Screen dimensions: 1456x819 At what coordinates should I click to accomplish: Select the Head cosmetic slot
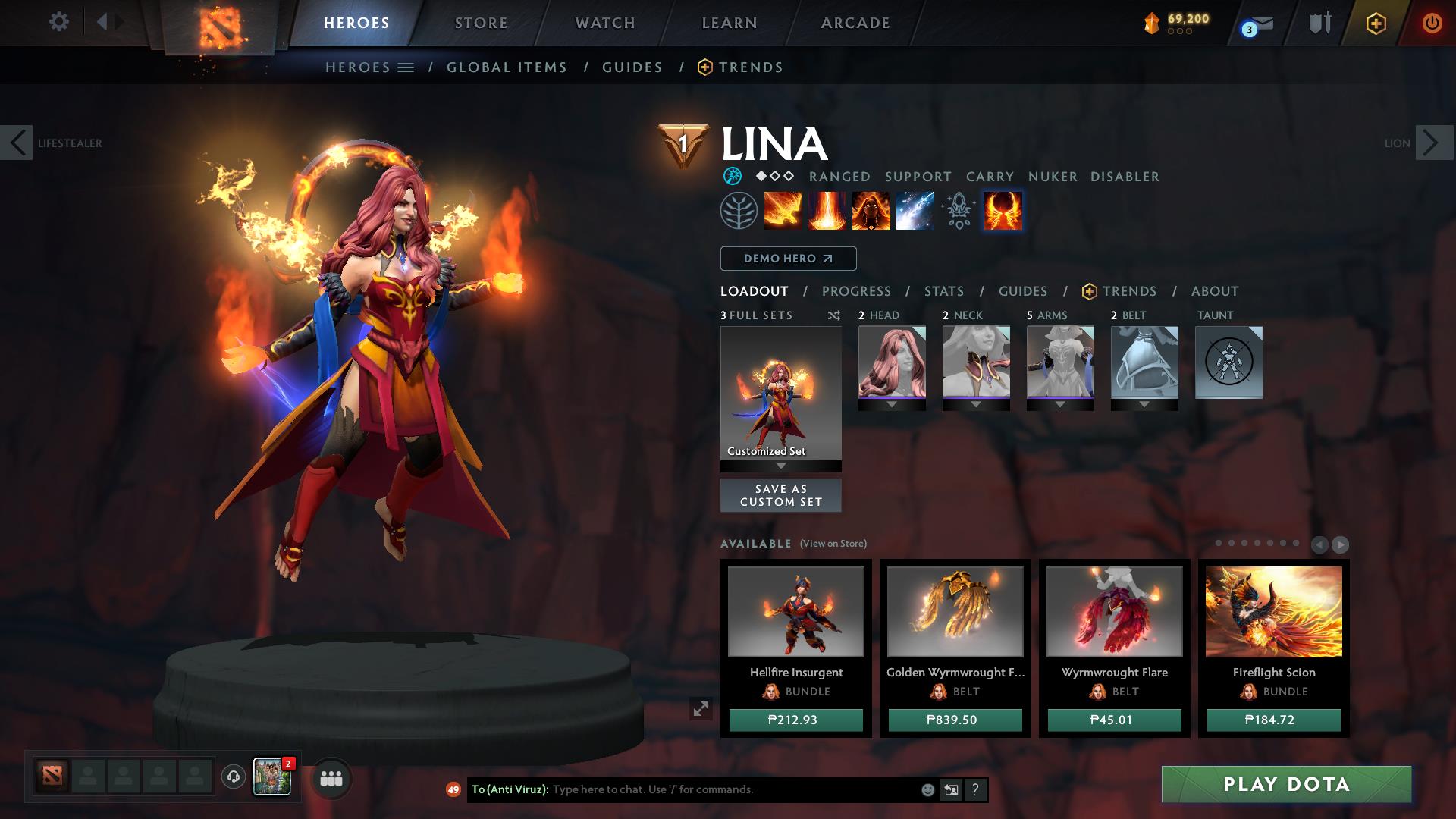(x=892, y=362)
